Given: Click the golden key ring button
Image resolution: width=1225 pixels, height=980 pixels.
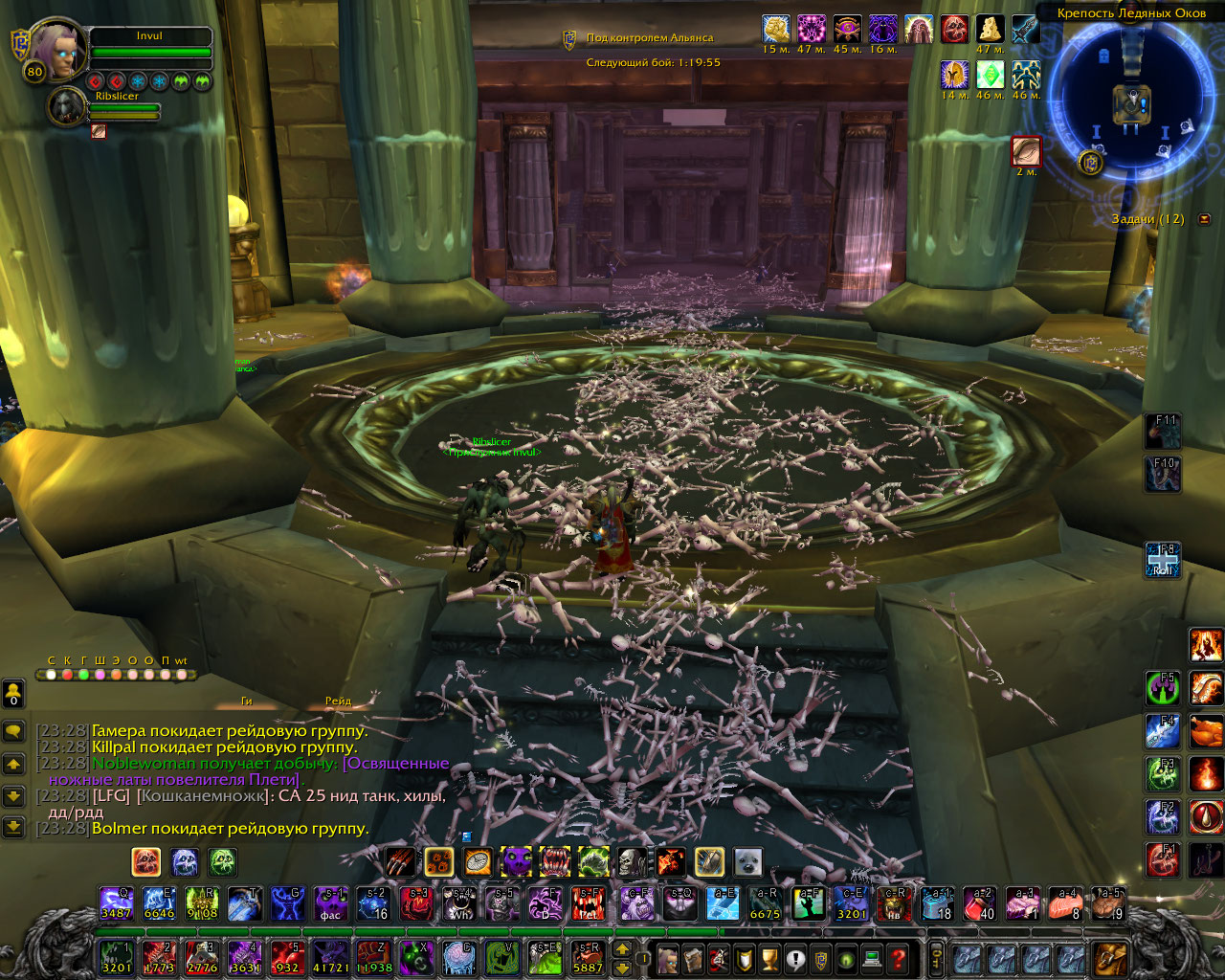Looking at the screenshot, I should point(935,957).
